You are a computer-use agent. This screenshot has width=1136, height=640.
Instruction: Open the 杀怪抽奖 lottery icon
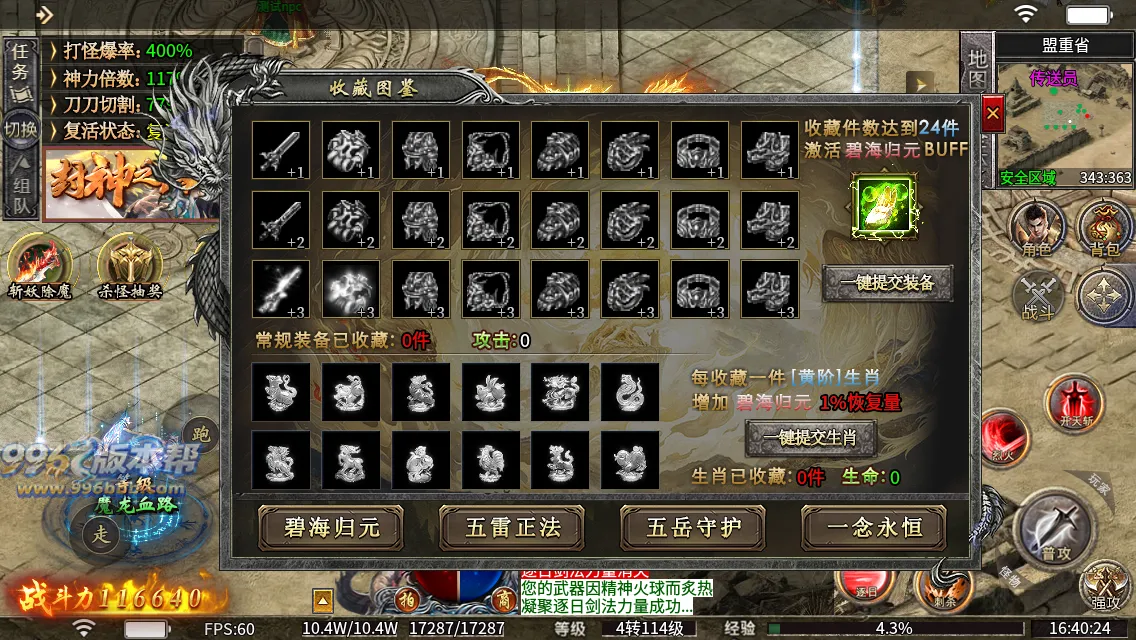pos(129,268)
